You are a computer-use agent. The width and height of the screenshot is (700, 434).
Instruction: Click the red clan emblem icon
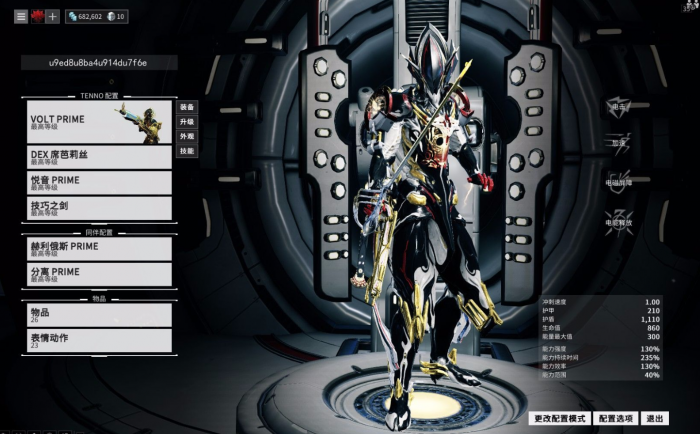pyautogui.click(x=37, y=17)
